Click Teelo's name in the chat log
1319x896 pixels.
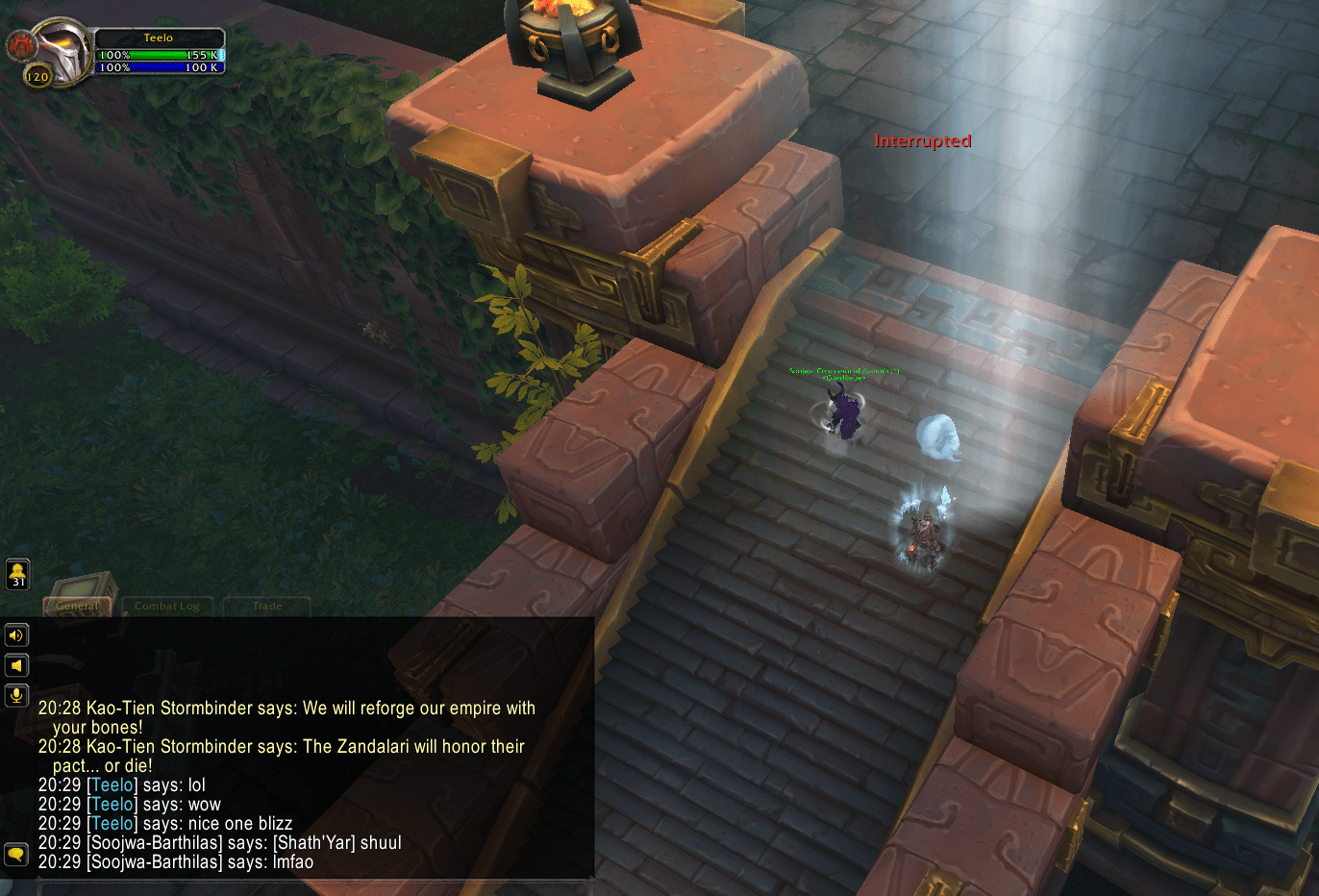pyautogui.click(x=112, y=785)
